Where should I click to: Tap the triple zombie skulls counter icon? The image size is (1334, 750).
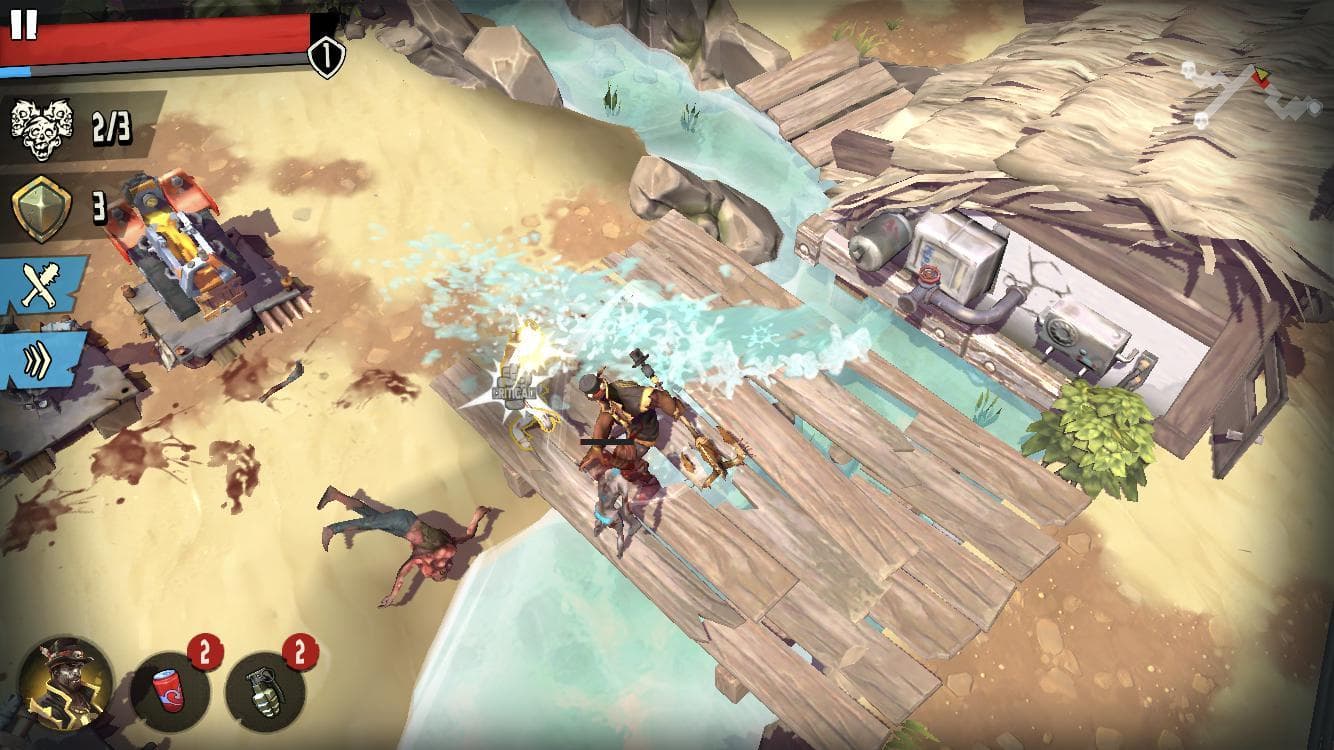[40, 125]
